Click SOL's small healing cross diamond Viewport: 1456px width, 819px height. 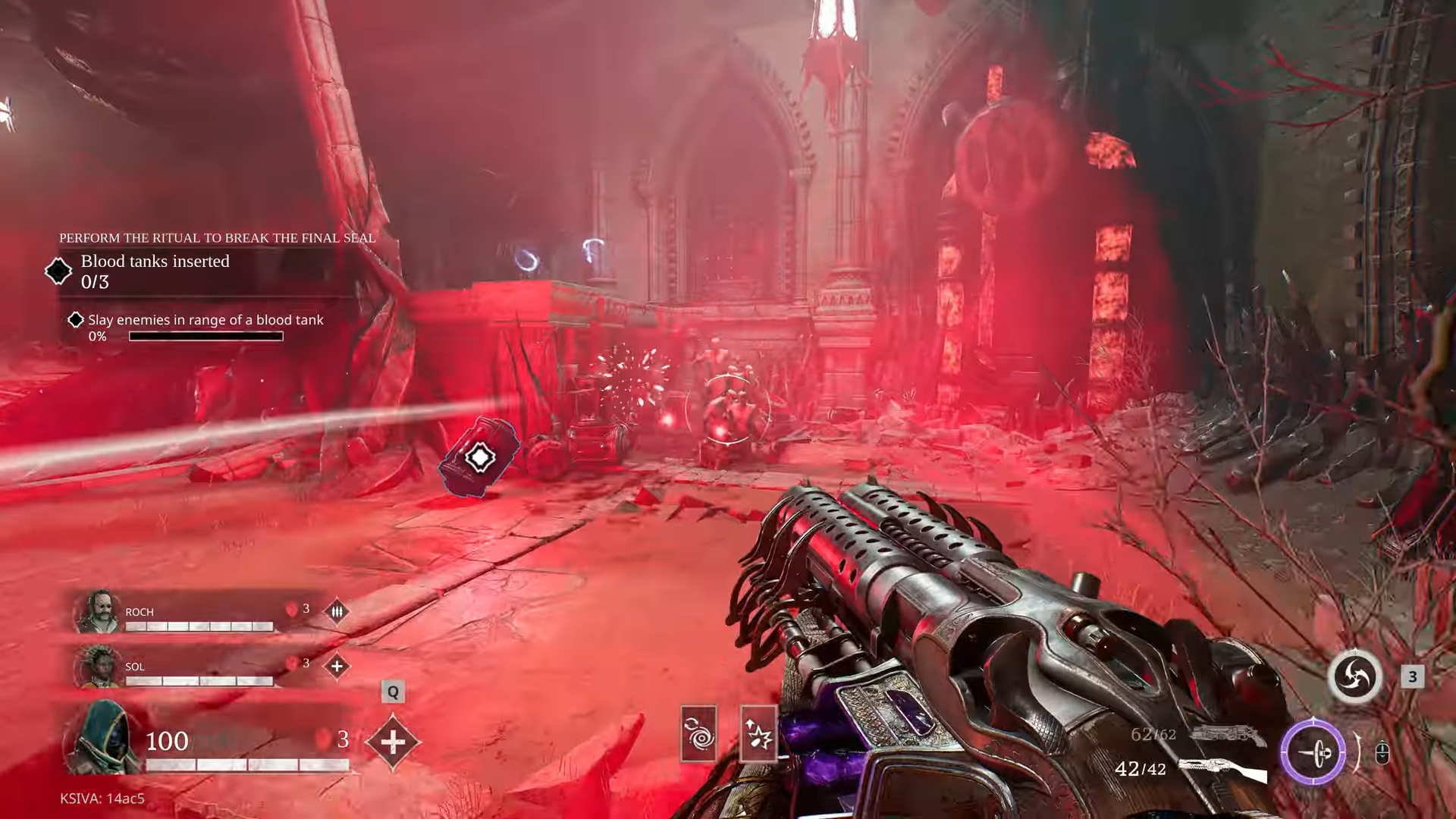coord(337,667)
